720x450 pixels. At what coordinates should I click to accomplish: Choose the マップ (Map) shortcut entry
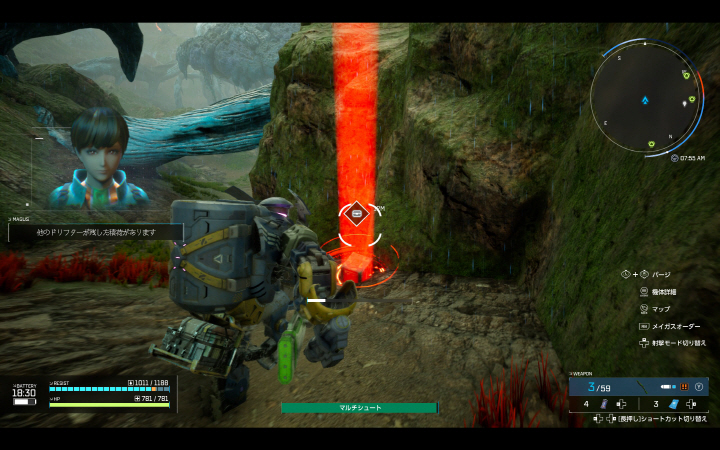[662, 309]
